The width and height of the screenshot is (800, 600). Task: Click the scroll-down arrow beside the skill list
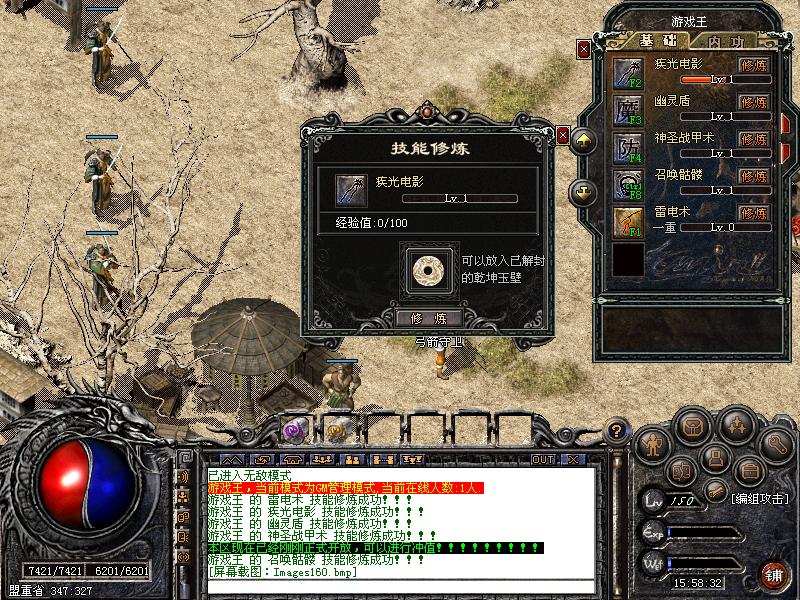(584, 190)
